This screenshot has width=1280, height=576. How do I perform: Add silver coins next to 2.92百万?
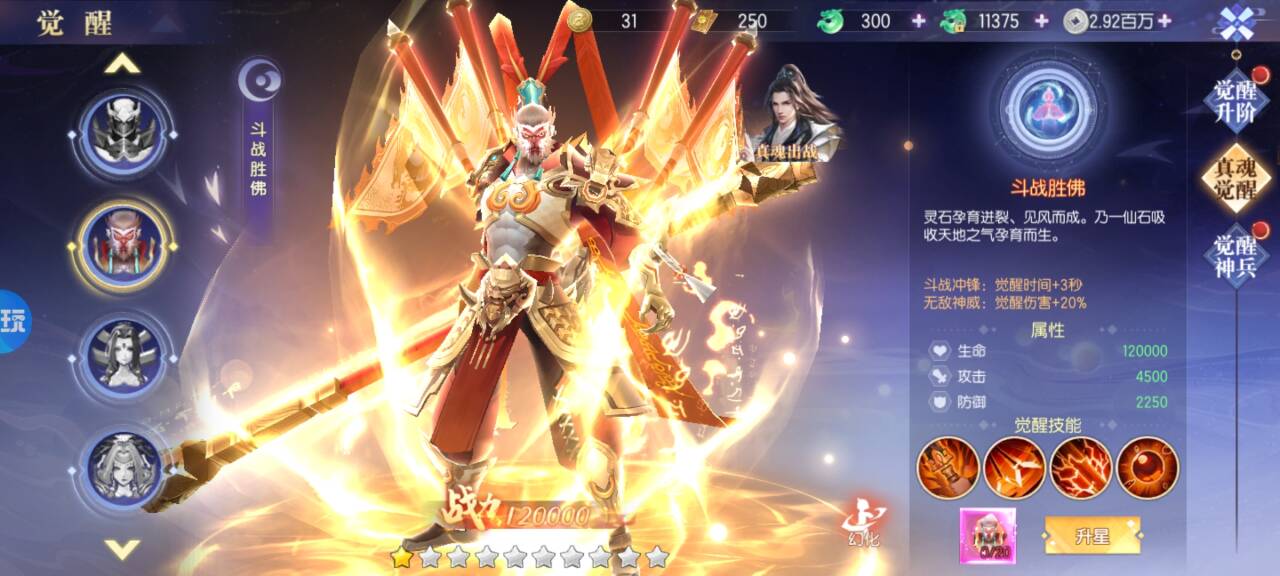tap(1163, 21)
